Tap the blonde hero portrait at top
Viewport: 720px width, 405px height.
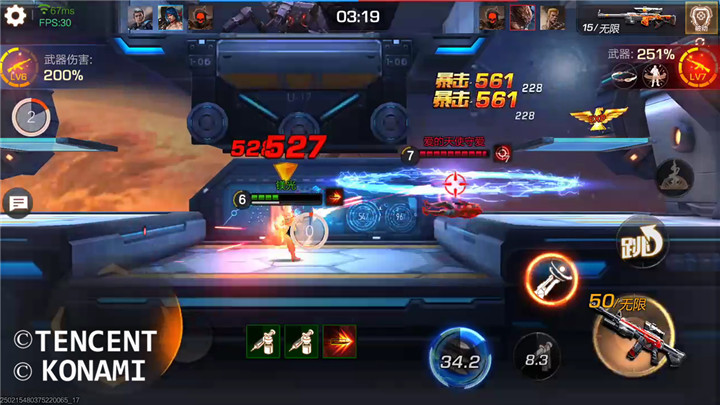[551, 18]
